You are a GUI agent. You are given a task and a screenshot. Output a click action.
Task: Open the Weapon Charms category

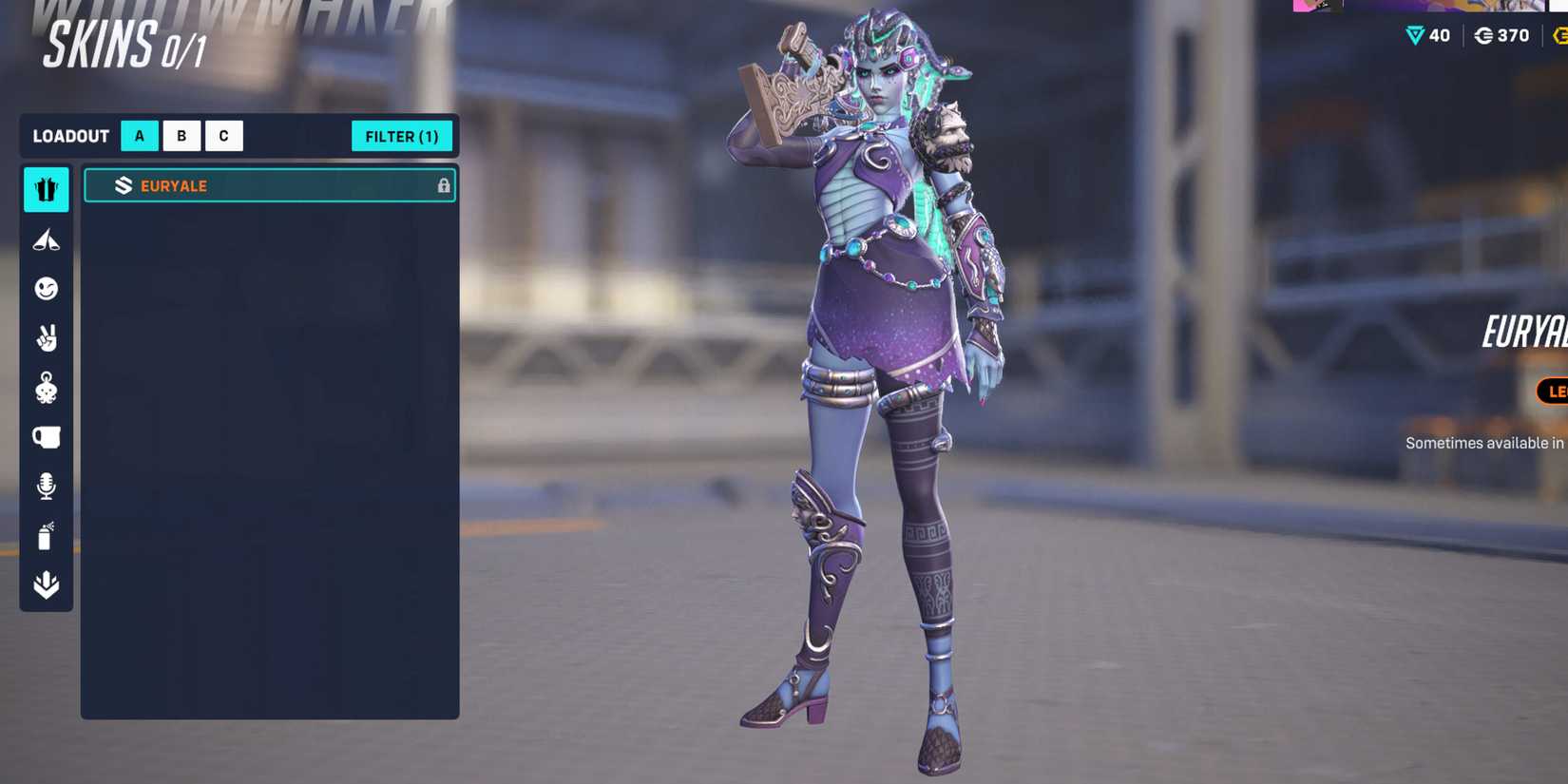coord(45,388)
